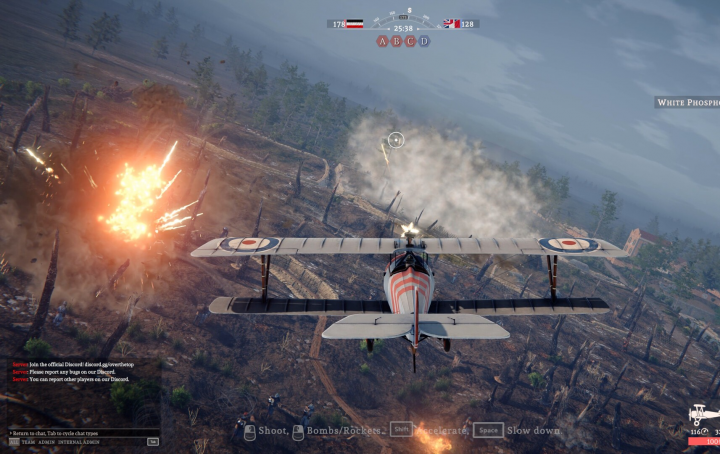Screen dimensions: 720x454
Task: Switch chat to the ADMIN channel
Action: (46, 441)
